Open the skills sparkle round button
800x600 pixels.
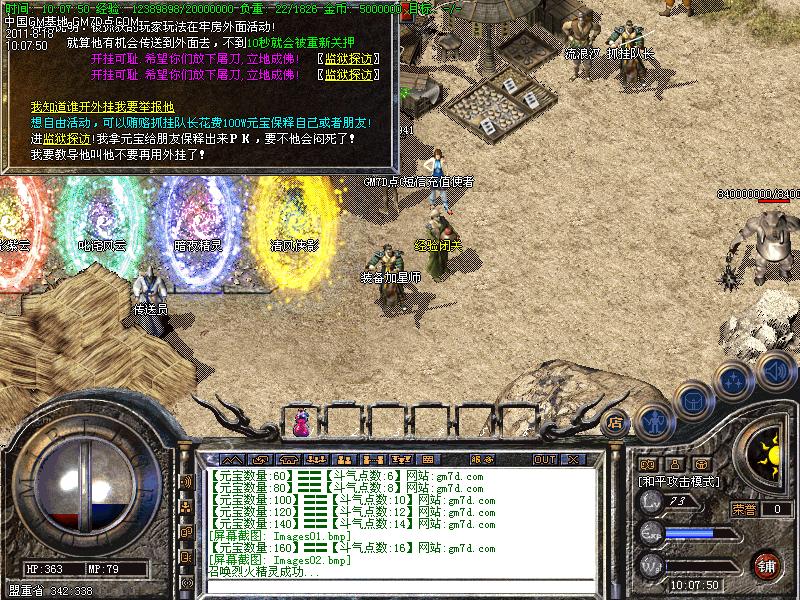734,380
